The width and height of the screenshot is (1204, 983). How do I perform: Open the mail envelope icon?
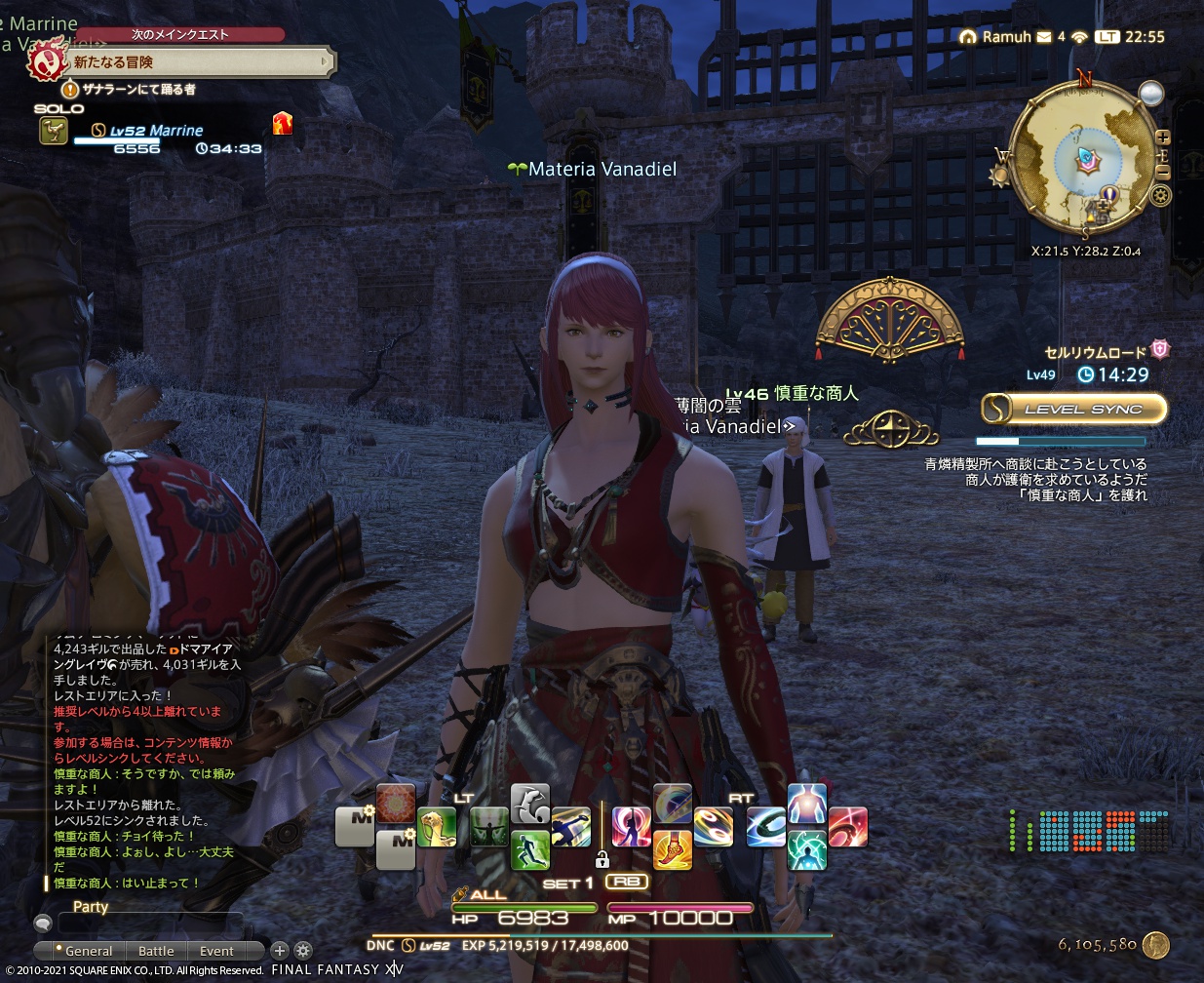click(1044, 37)
